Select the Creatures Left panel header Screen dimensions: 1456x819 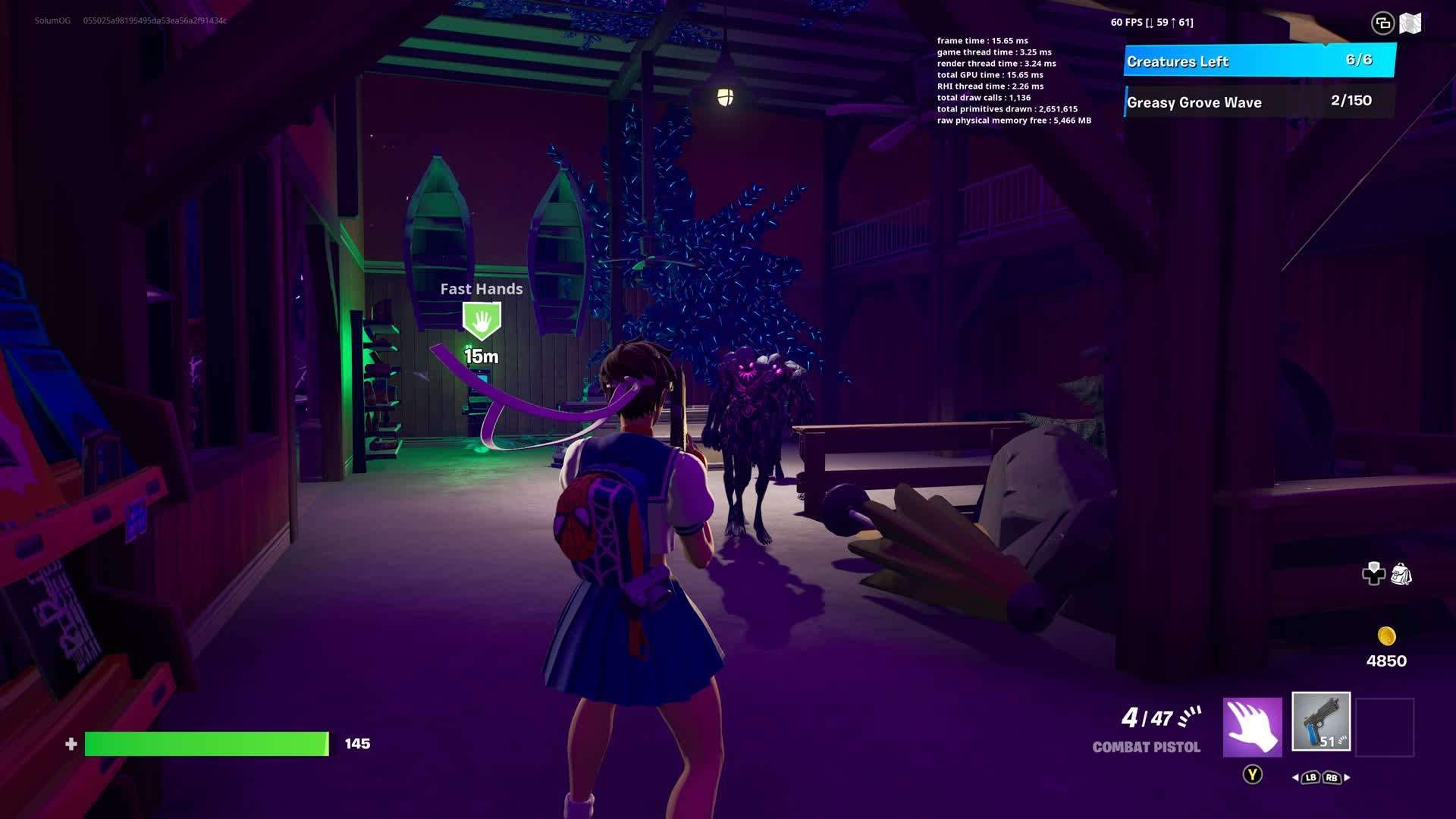point(1259,61)
